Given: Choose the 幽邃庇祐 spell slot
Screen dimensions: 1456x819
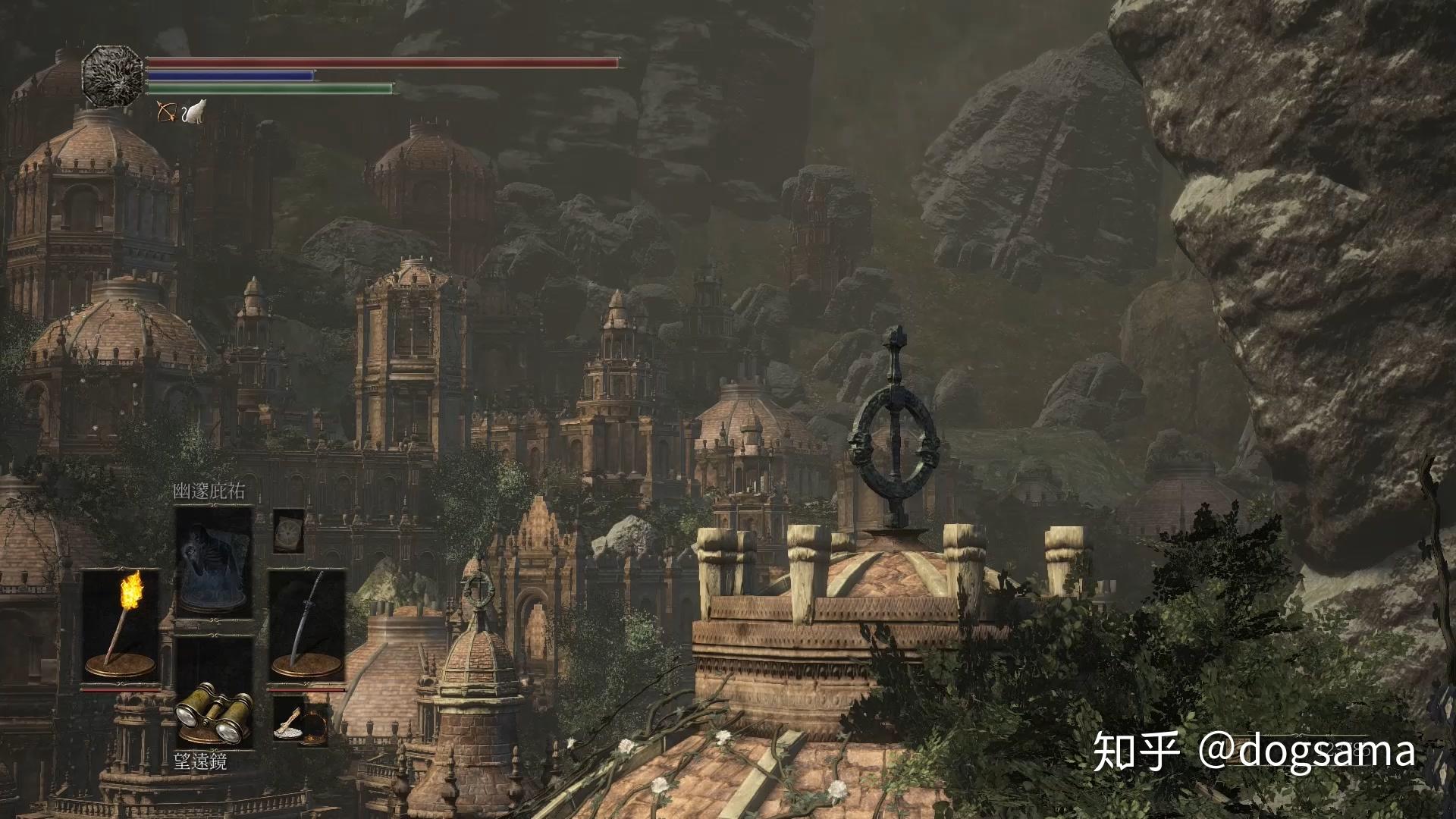Looking at the screenshot, I should 213,561.
